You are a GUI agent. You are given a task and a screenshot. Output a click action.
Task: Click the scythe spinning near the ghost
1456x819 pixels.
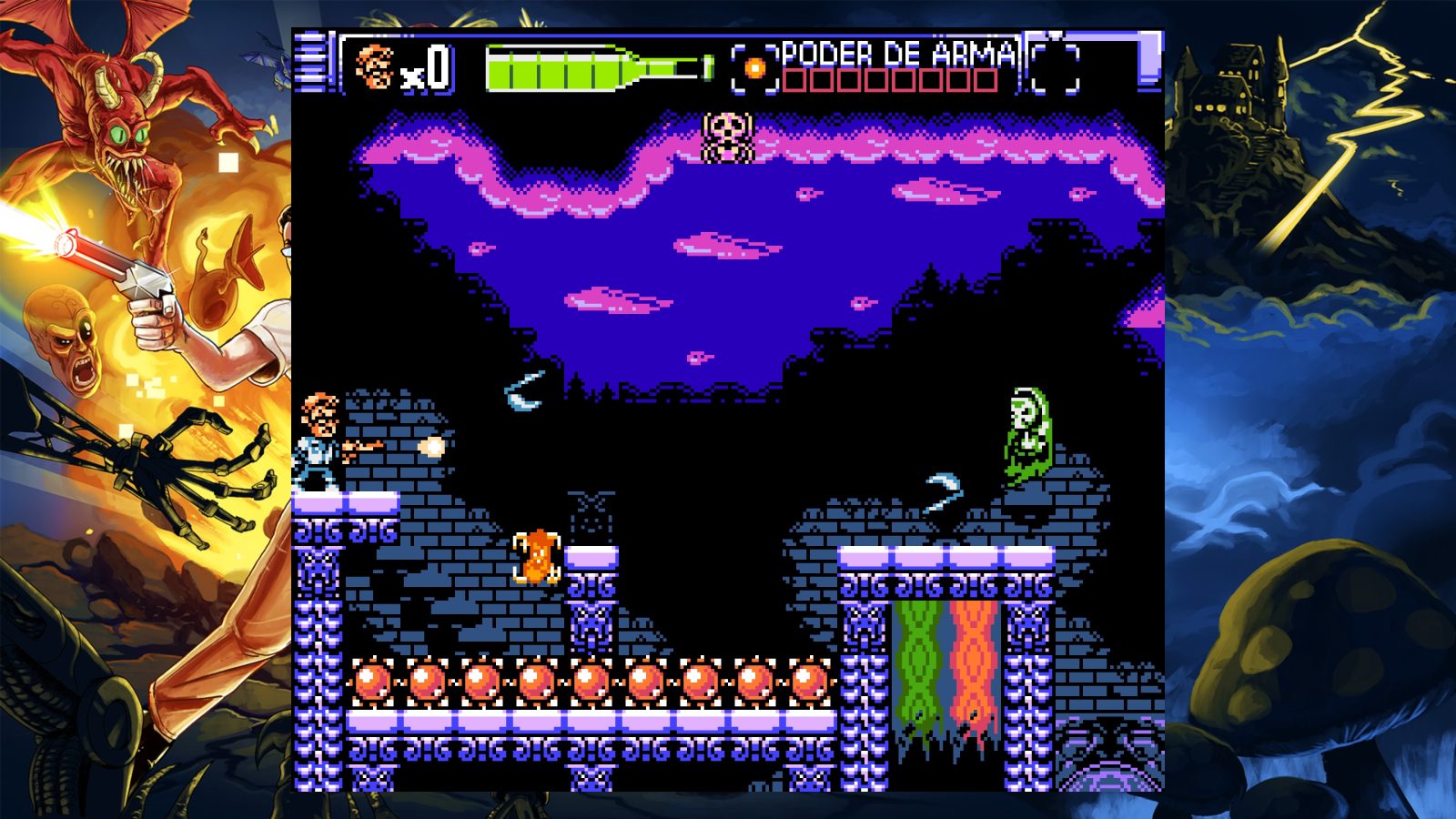[944, 491]
